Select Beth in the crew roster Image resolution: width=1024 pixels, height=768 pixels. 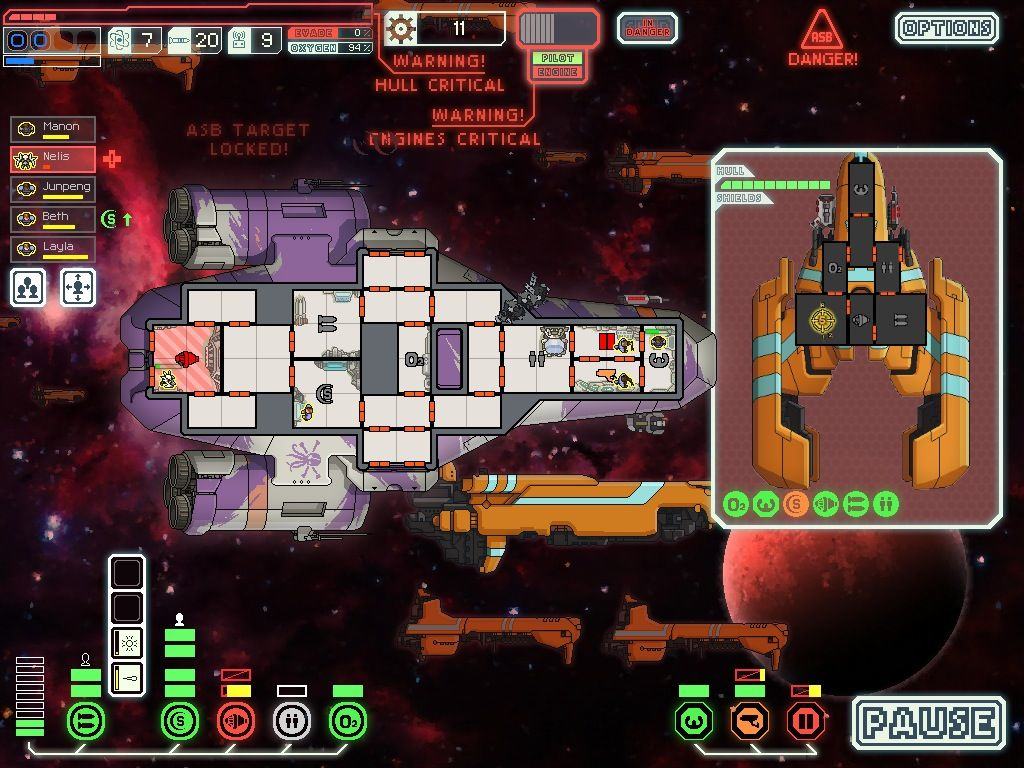point(54,218)
